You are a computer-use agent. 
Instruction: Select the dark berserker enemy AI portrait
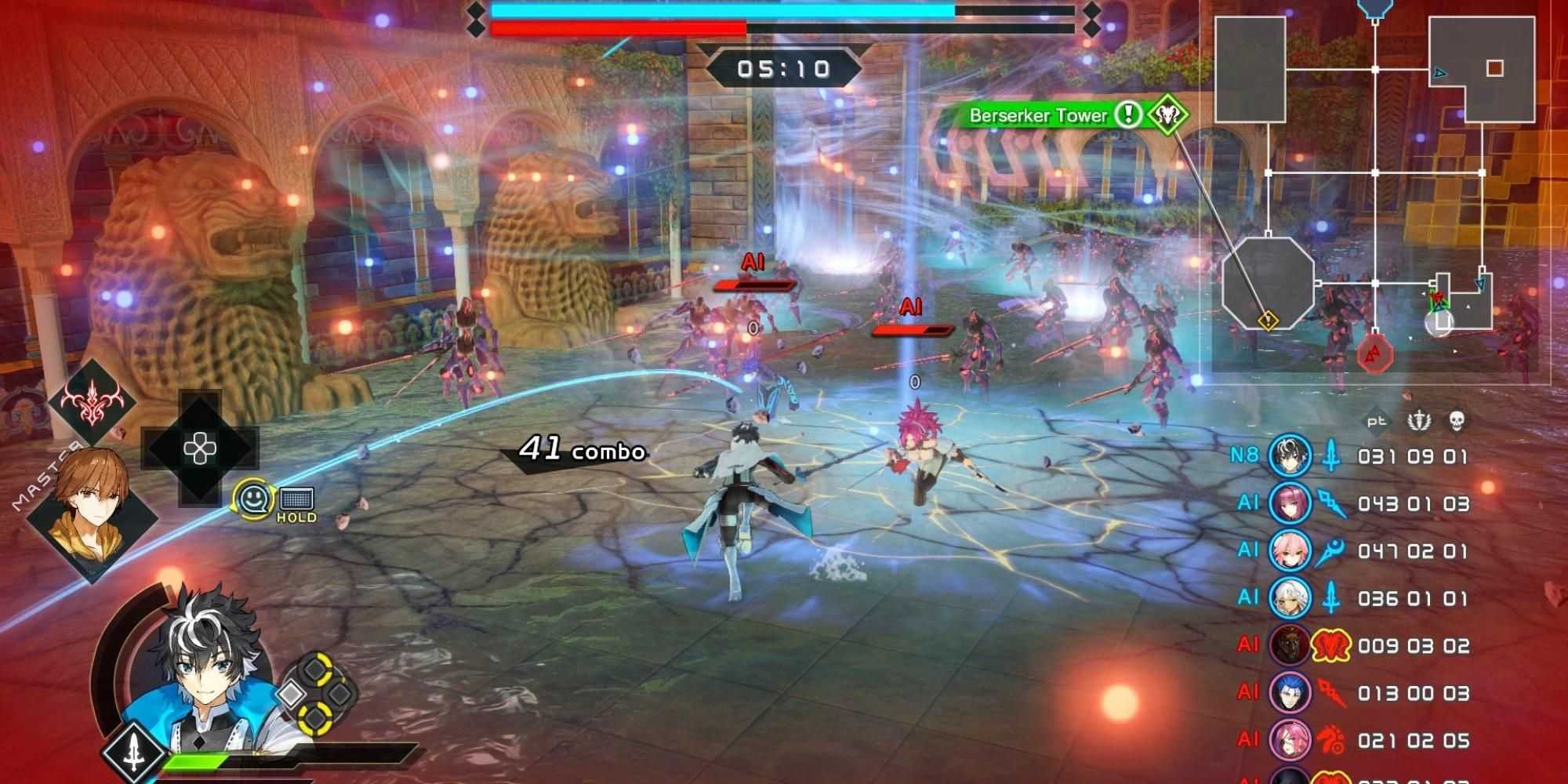(x=1290, y=646)
